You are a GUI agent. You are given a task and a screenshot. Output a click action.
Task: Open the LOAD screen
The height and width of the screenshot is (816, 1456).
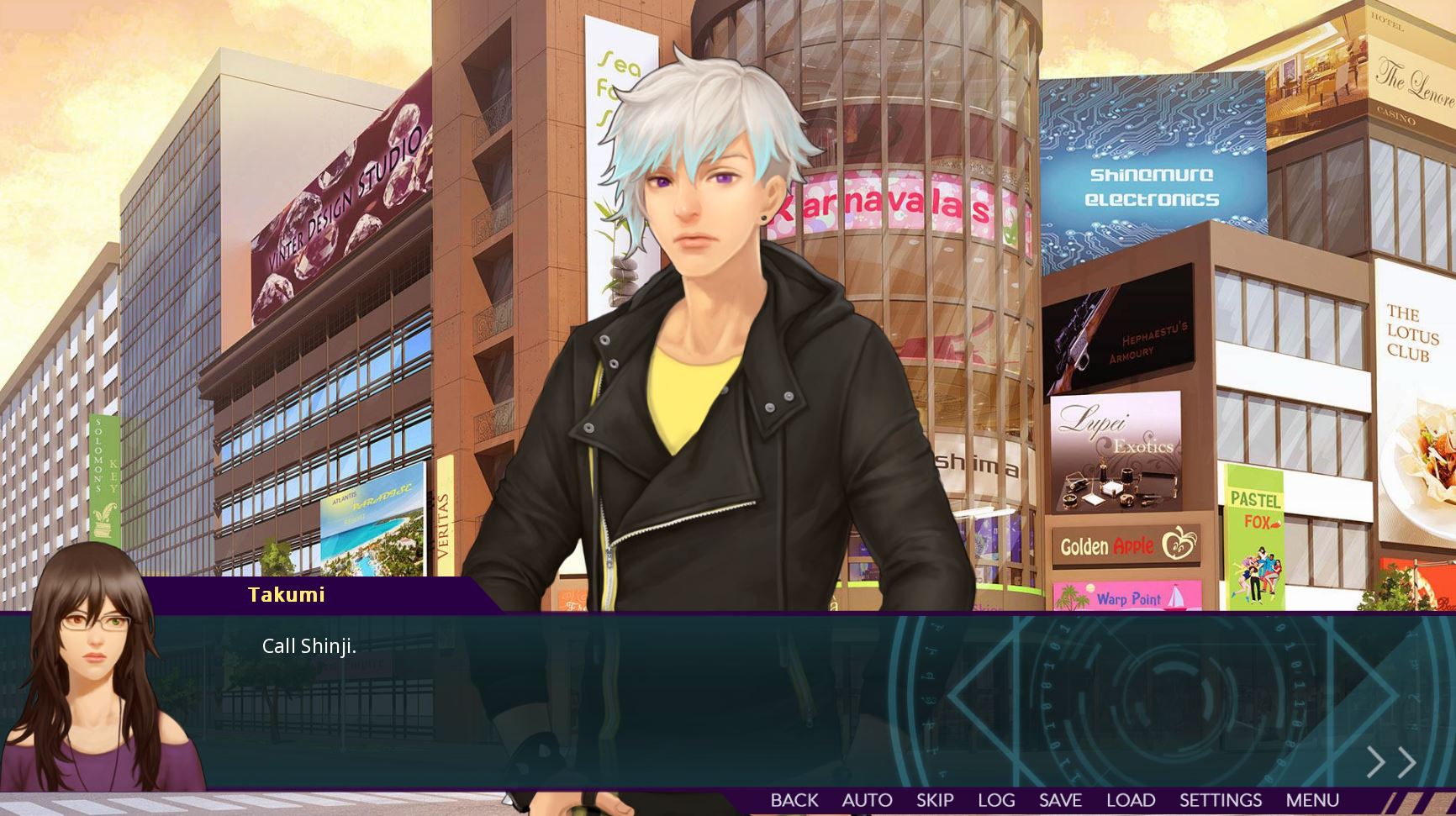pyautogui.click(x=1130, y=799)
